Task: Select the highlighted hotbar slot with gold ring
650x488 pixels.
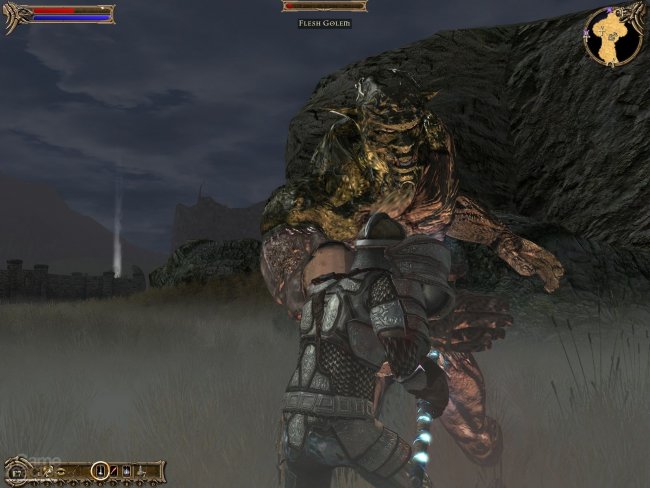Action: click(x=100, y=469)
